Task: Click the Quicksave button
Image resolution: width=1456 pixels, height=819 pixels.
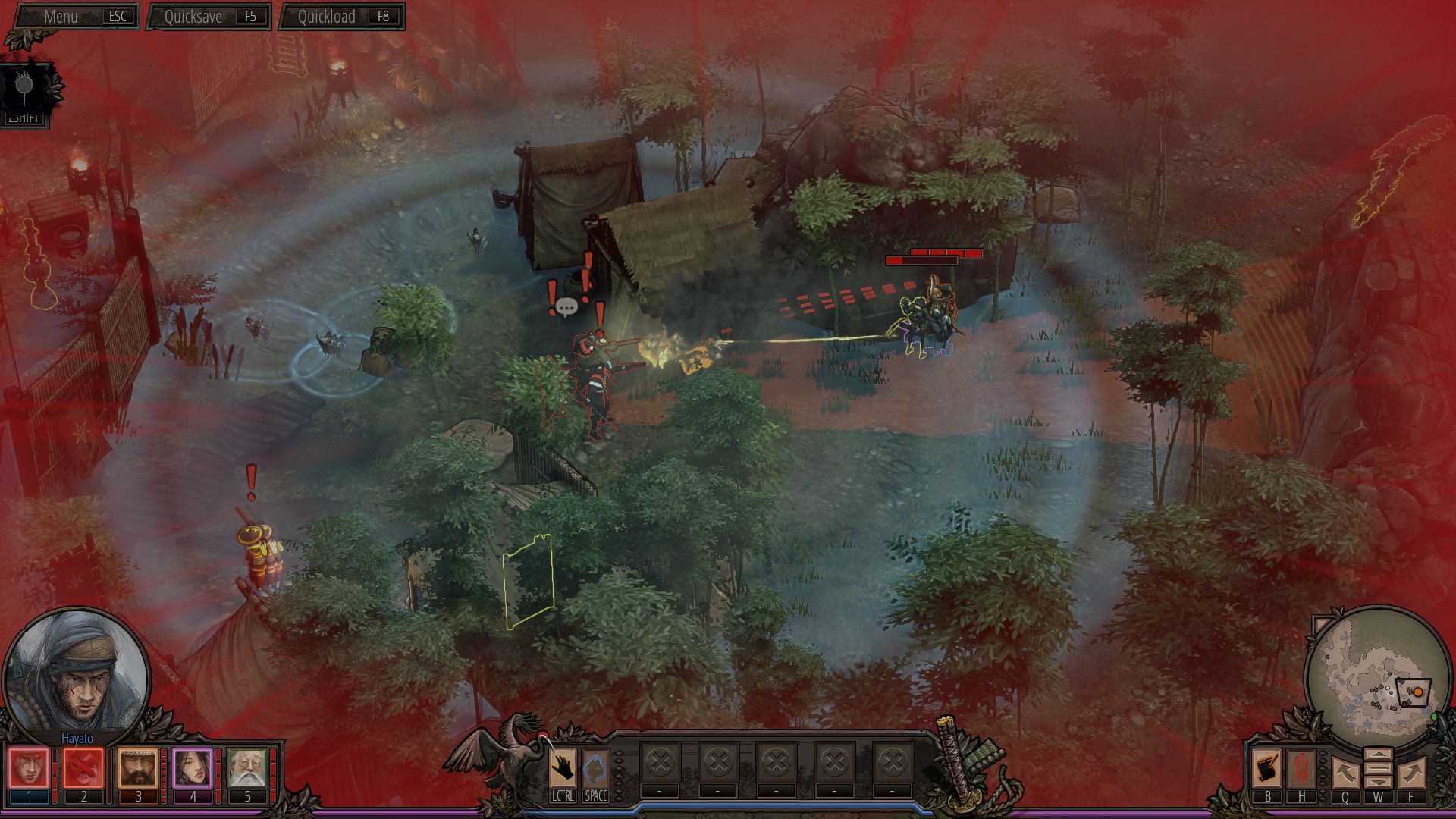Action: [x=209, y=17]
